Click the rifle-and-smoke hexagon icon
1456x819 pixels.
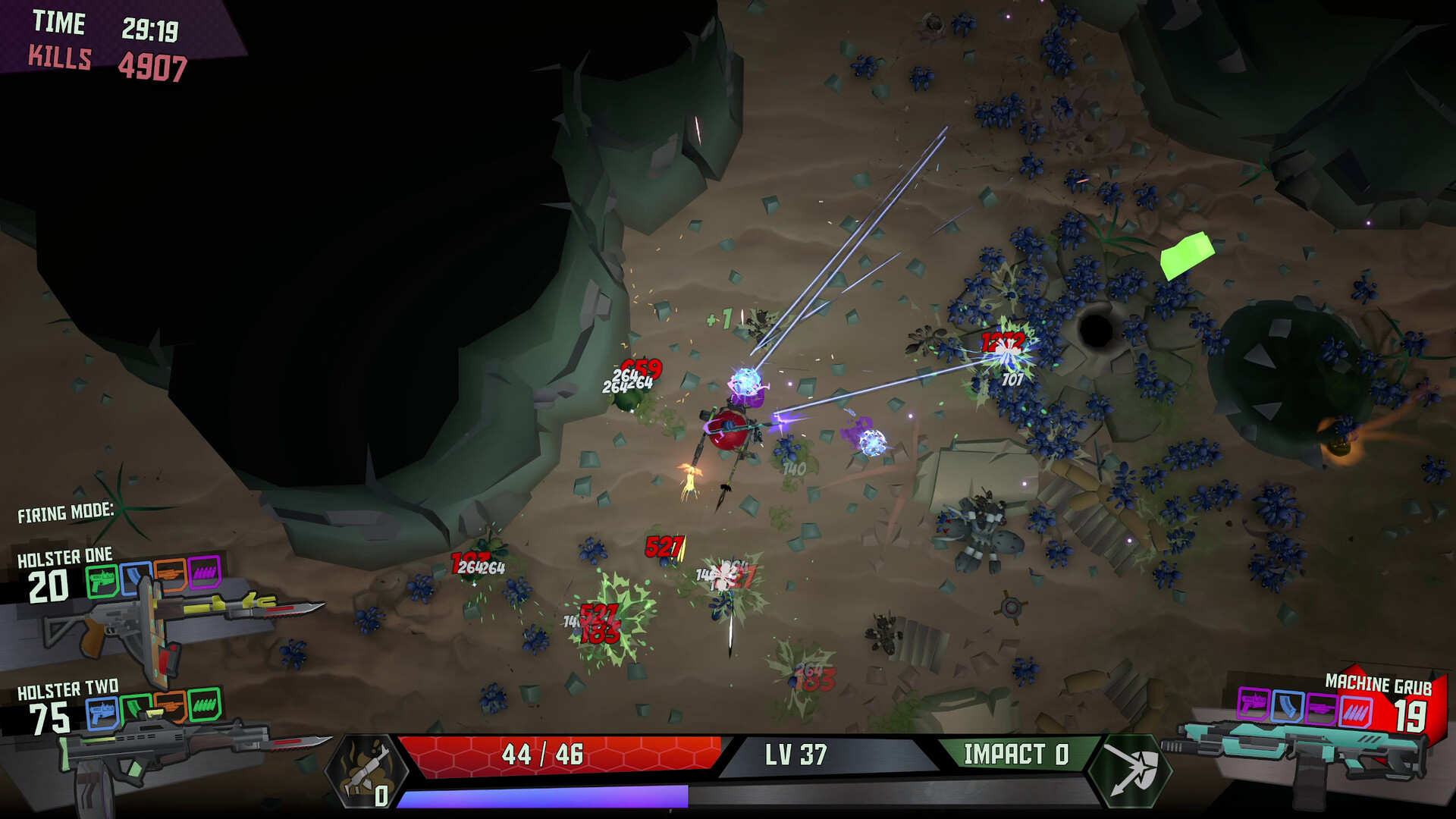pos(366,771)
